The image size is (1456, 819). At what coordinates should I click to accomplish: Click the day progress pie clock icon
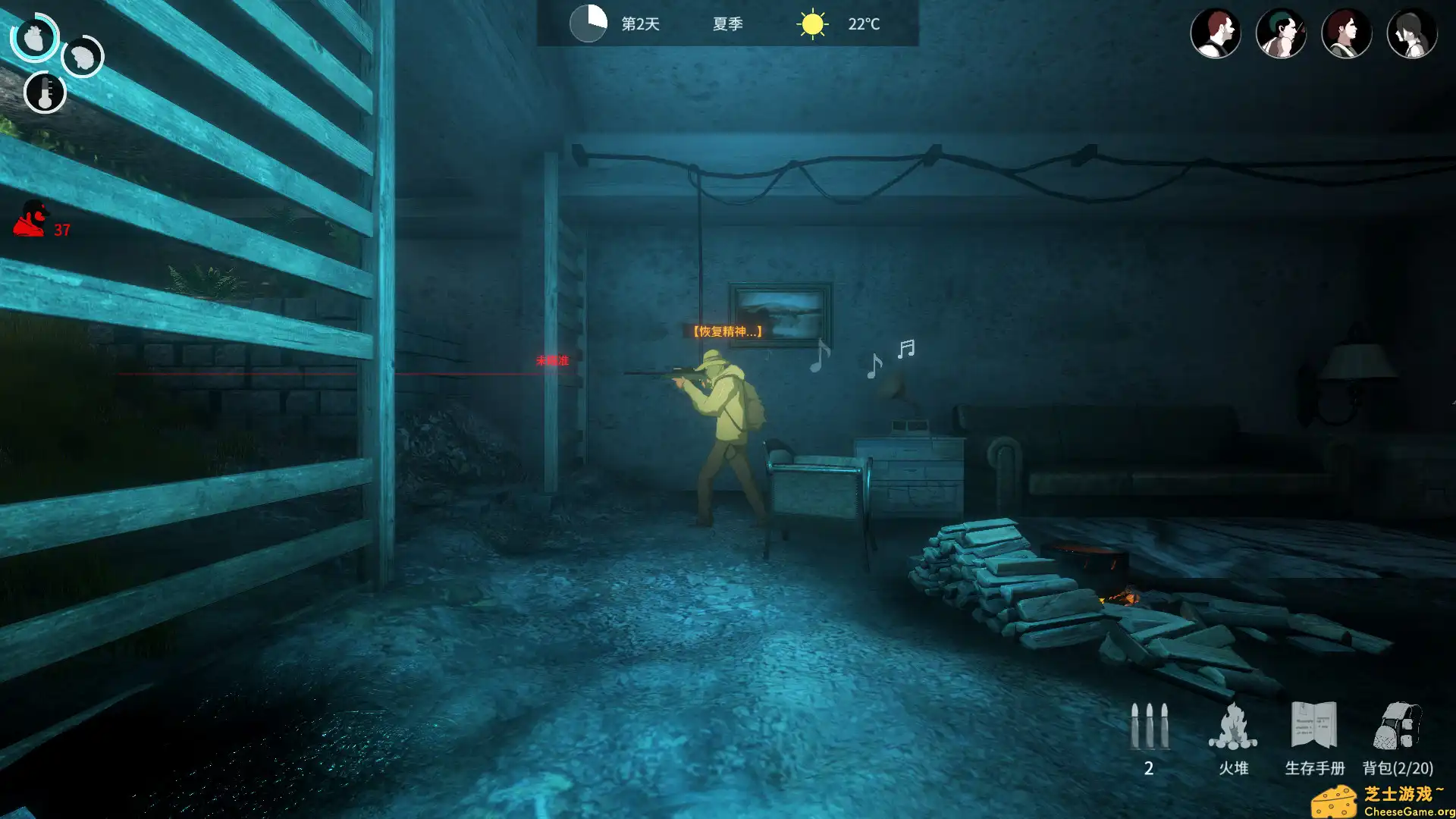click(588, 24)
